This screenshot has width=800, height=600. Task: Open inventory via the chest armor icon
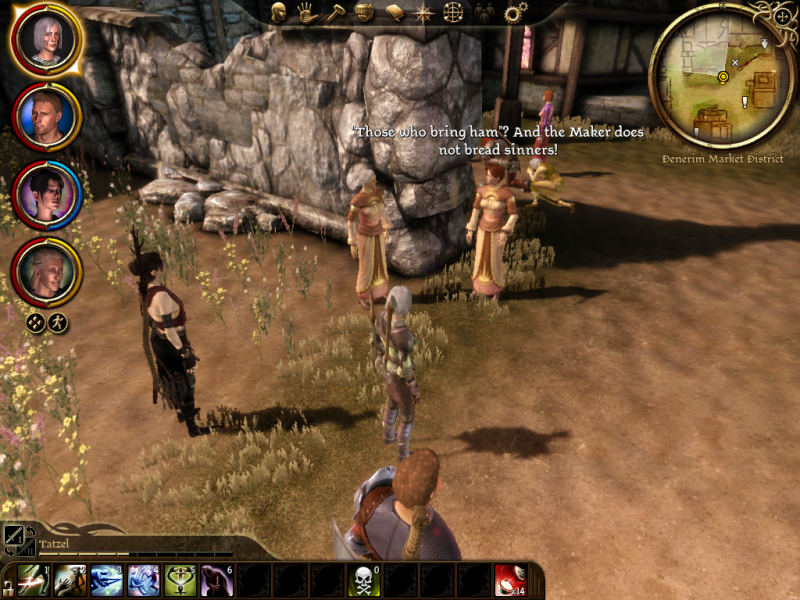(x=365, y=13)
